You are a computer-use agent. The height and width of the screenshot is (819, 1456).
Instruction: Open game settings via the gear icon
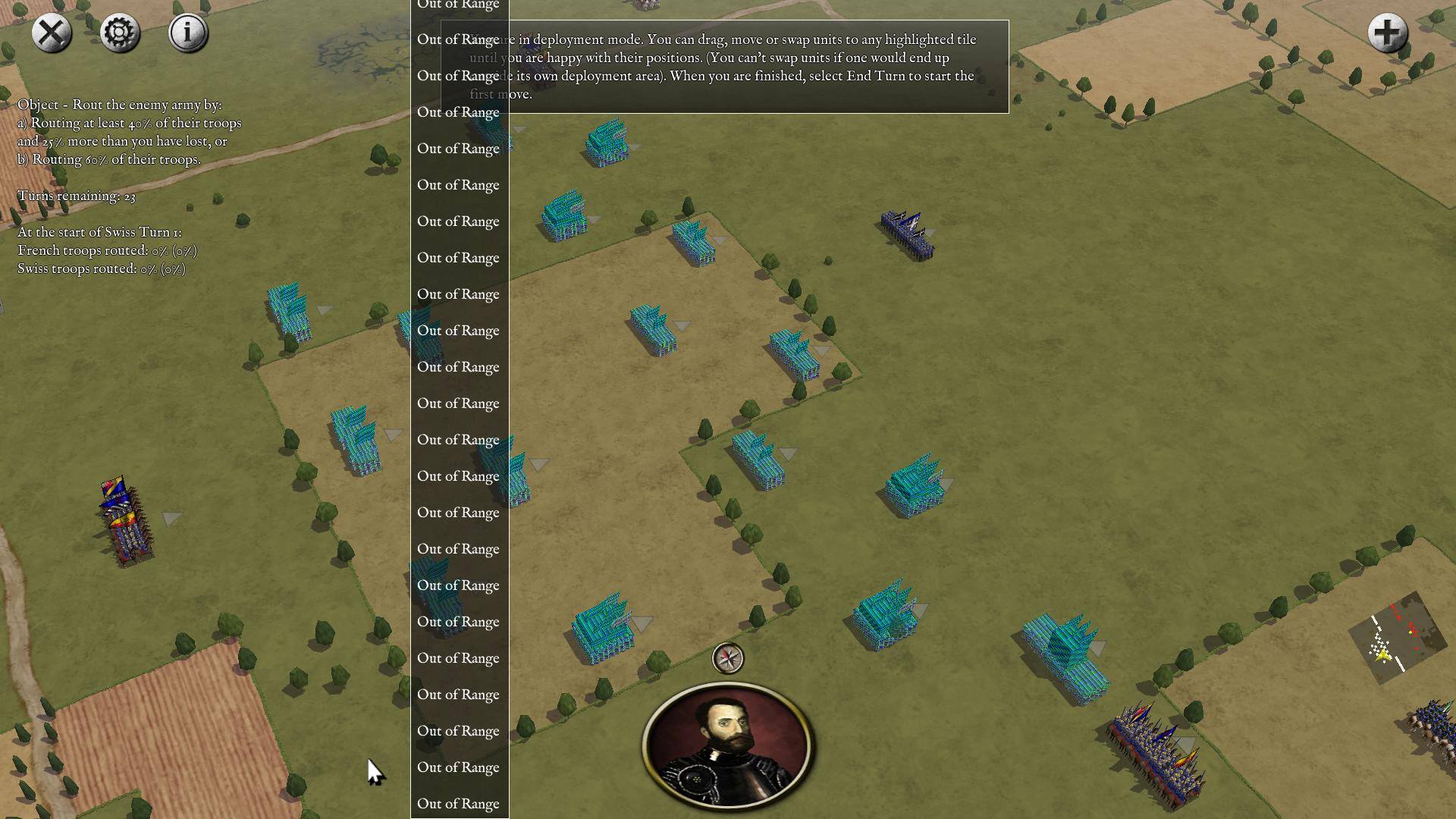point(119,33)
